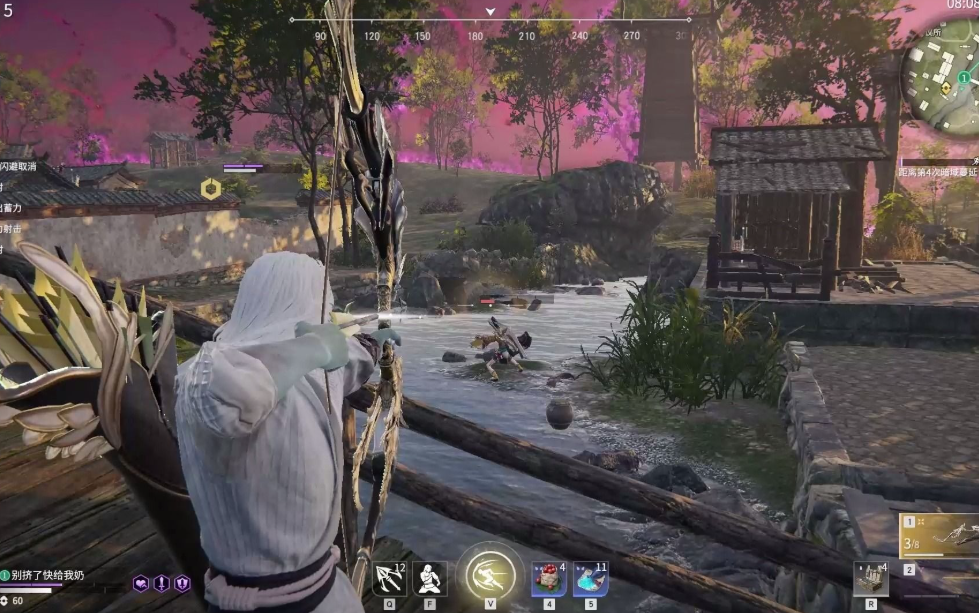Use the crouching figure F skill
The width and height of the screenshot is (979, 613).
tap(430, 579)
